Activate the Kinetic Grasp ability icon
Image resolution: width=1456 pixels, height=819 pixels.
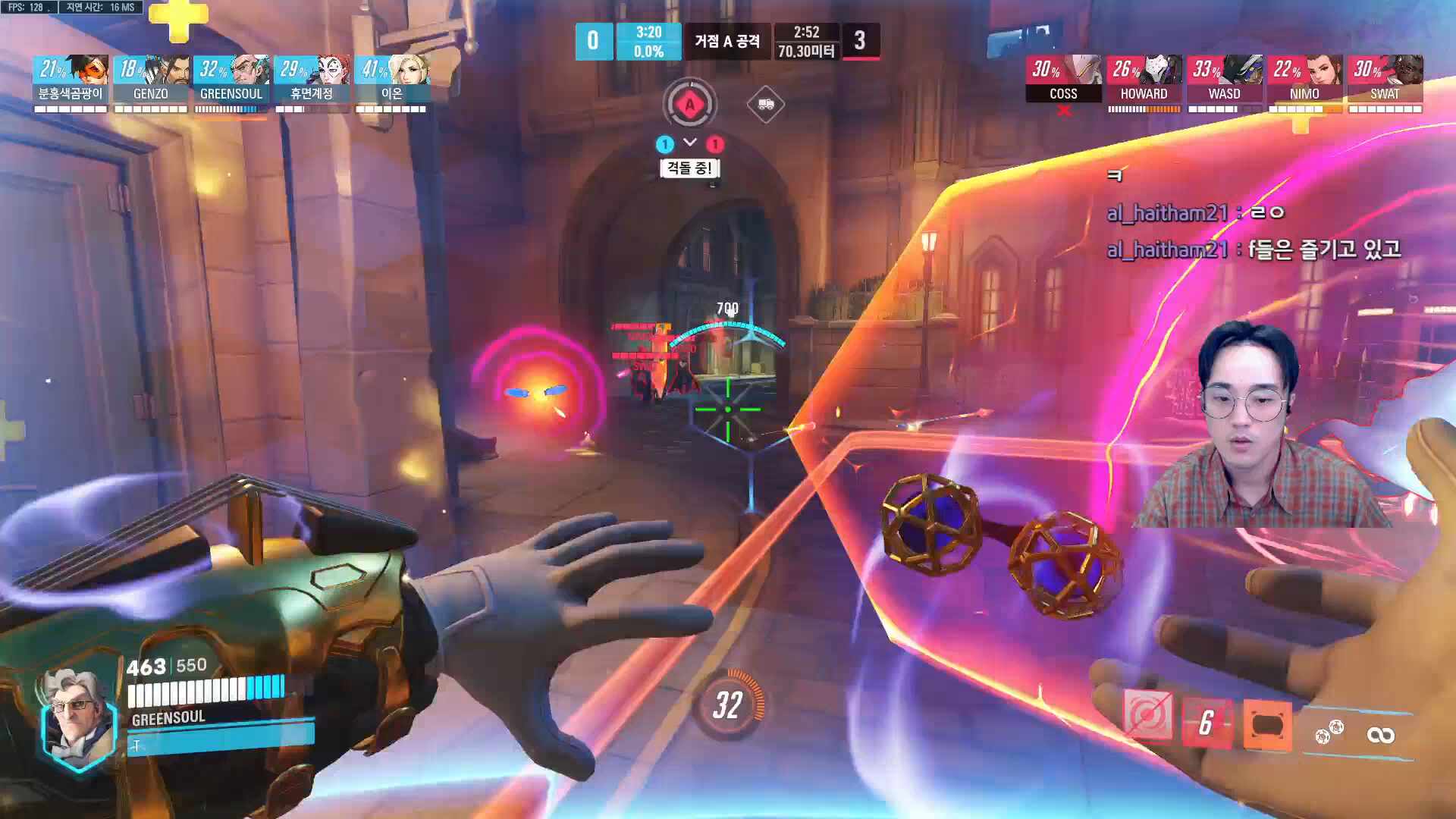[1147, 715]
